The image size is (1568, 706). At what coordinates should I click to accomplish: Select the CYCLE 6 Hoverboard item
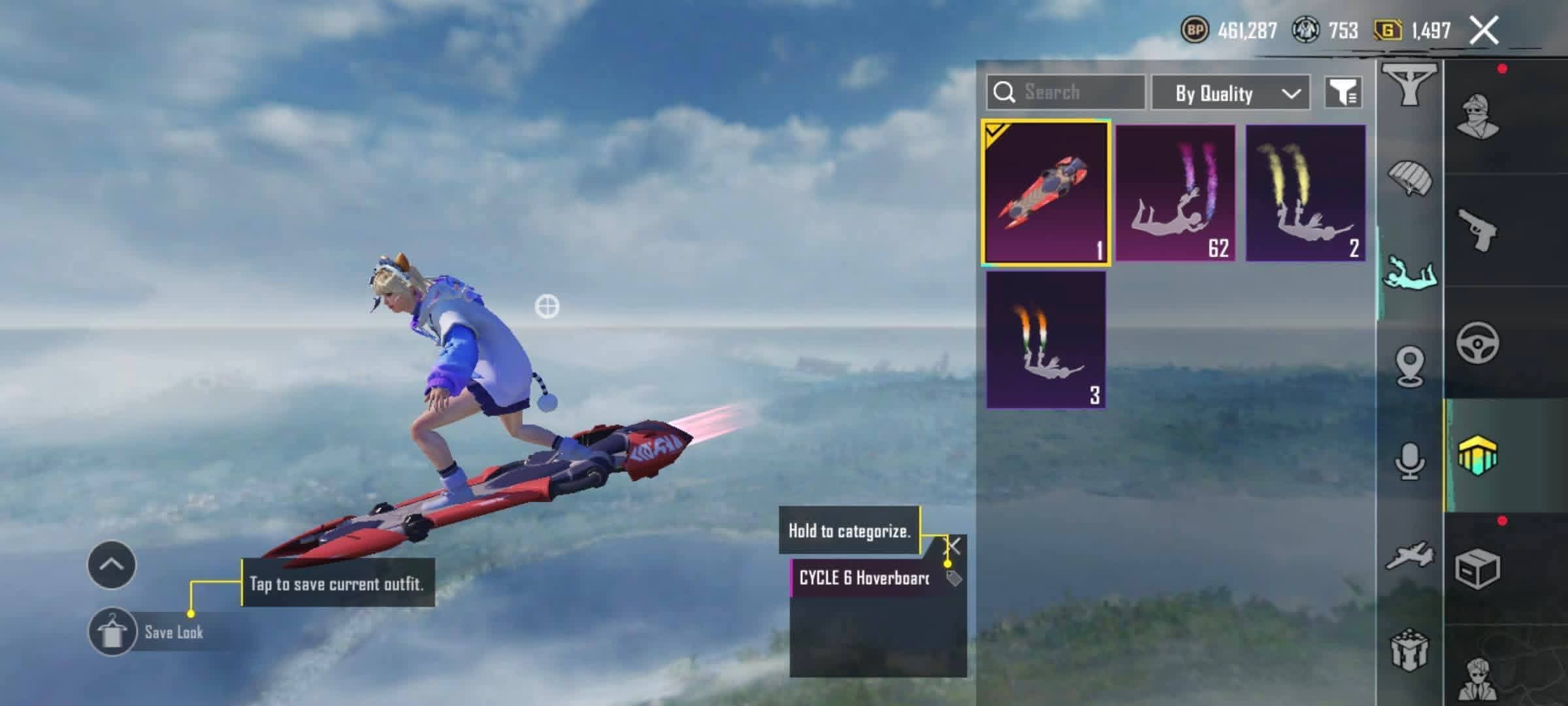pyautogui.click(x=1045, y=193)
